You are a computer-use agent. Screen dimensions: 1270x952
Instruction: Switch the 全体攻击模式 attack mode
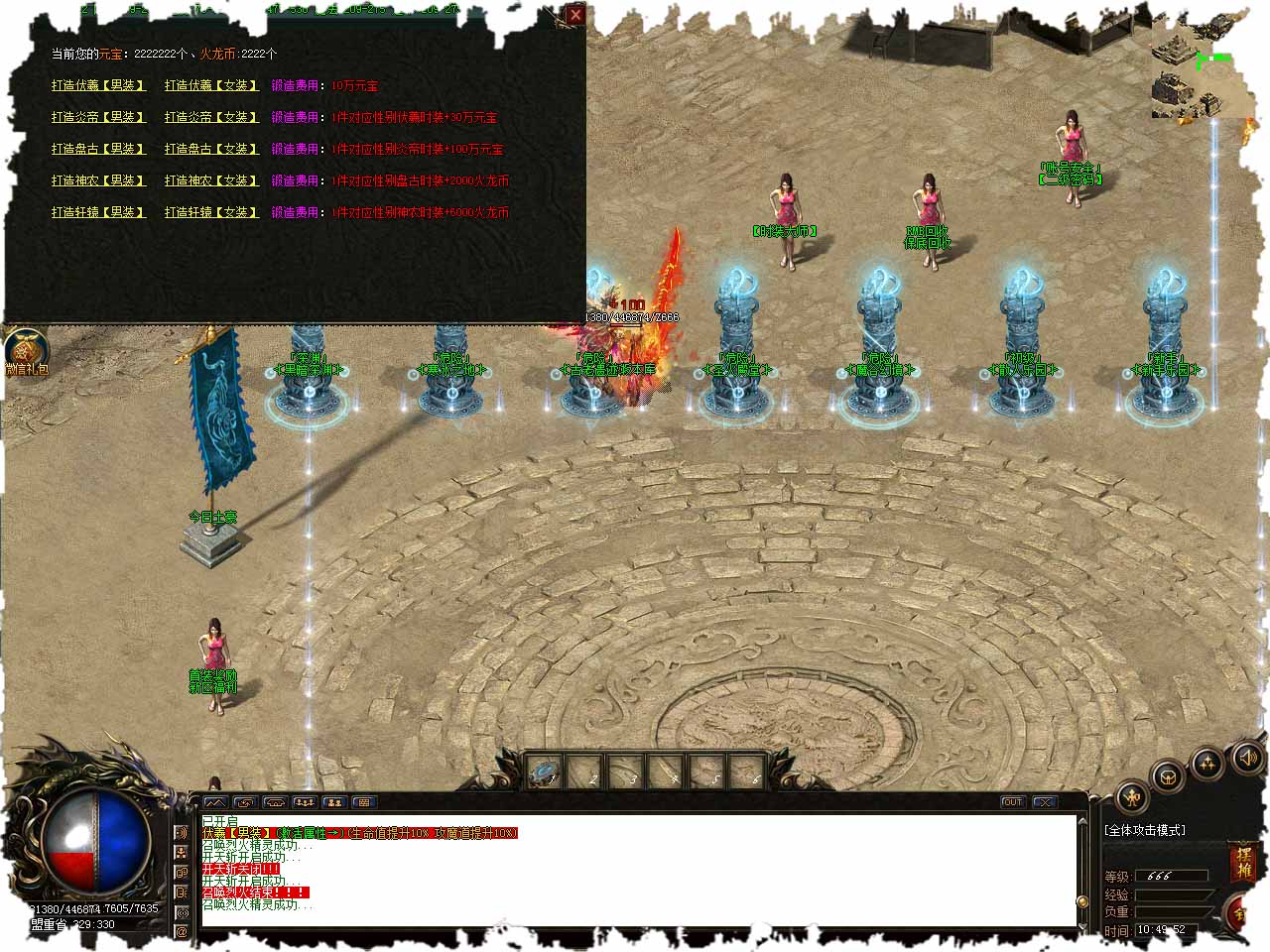tap(1145, 830)
